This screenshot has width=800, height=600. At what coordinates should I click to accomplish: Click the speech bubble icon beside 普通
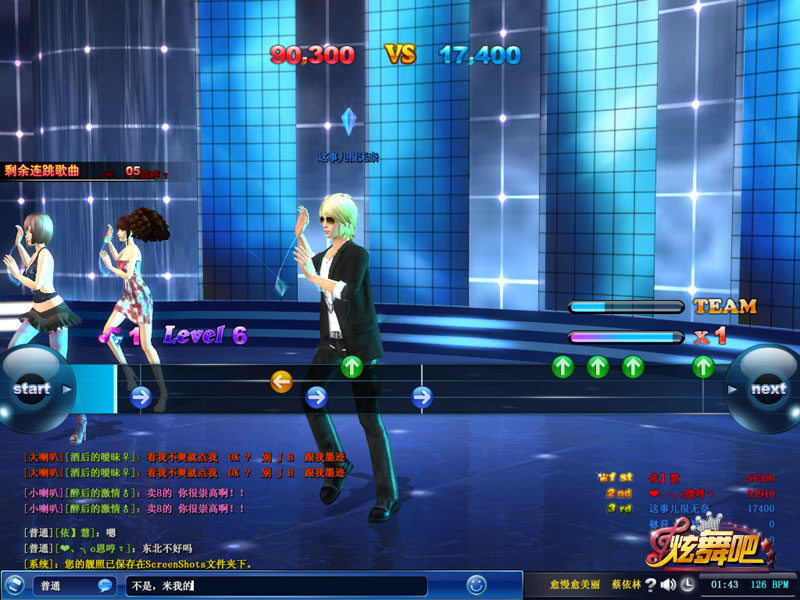click(104, 585)
